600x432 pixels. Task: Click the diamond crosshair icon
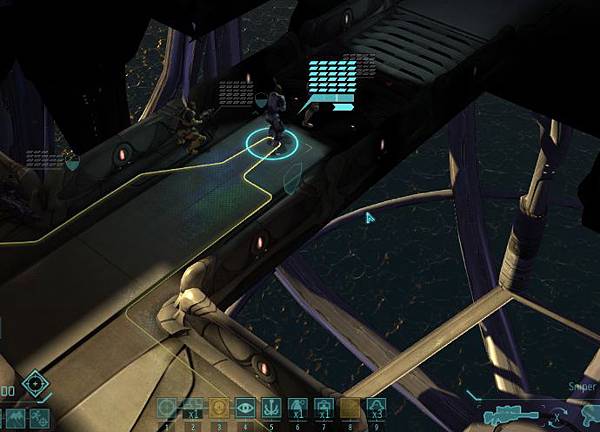36,382
